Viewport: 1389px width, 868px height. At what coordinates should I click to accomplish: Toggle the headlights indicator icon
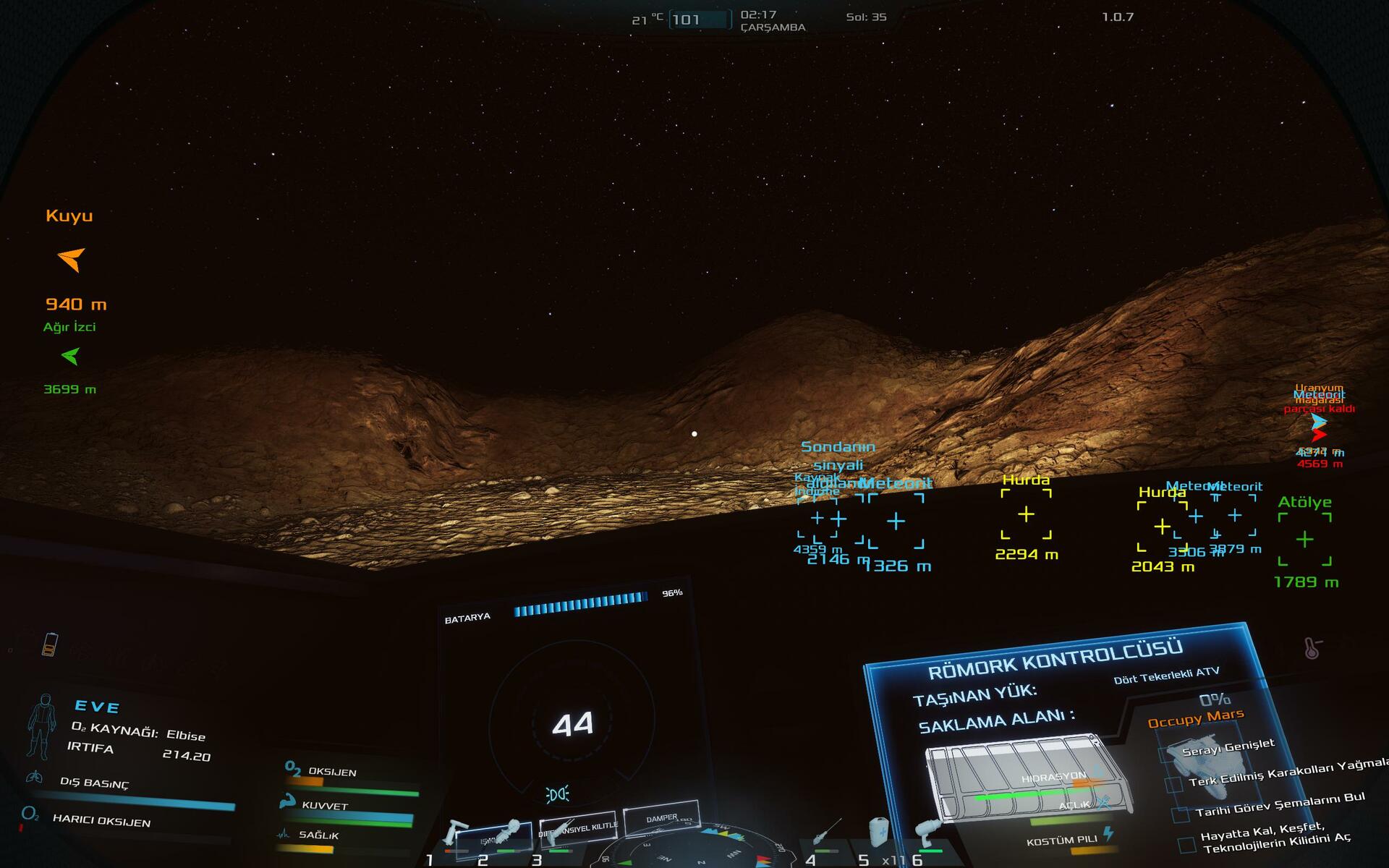coord(557,794)
